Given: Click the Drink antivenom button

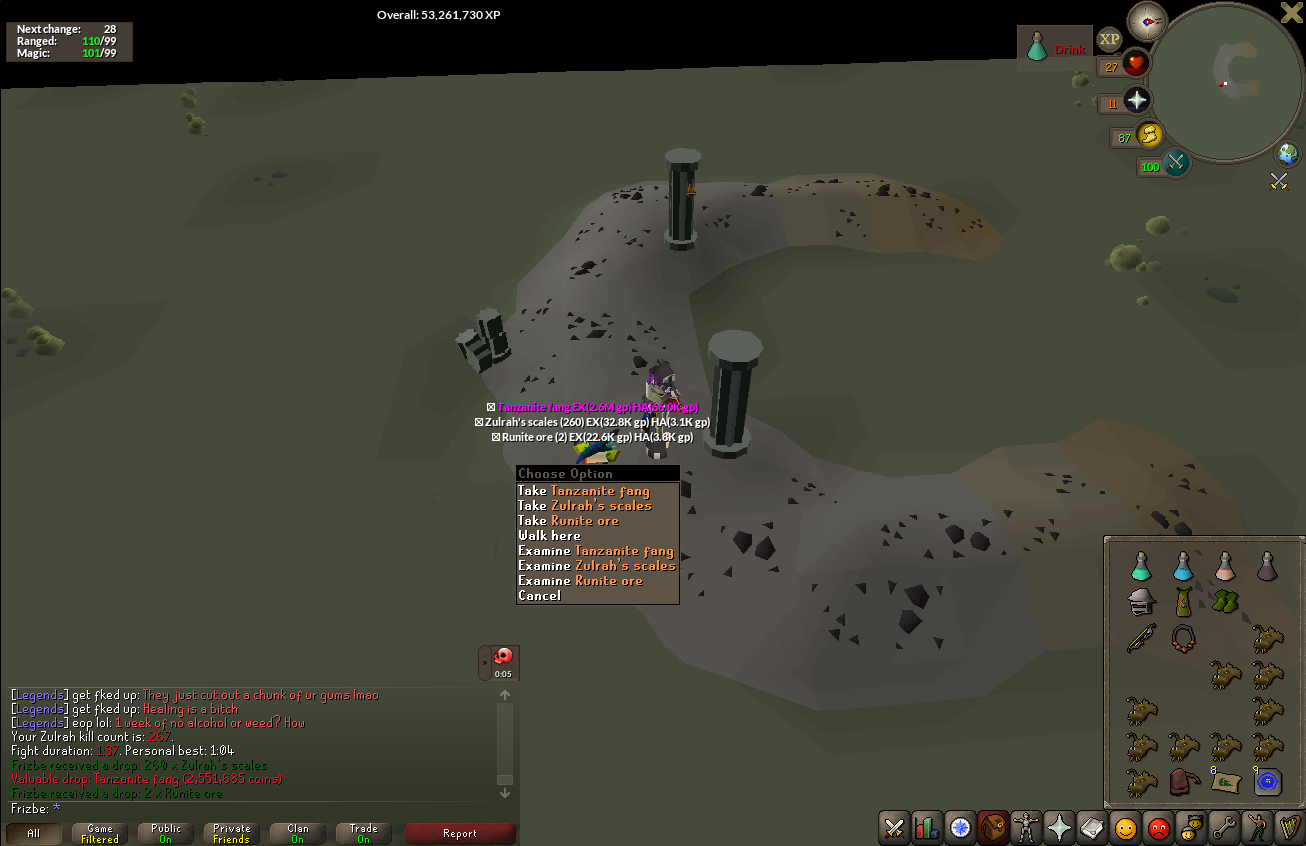Looking at the screenshot, I should [x=1055, y=47].
